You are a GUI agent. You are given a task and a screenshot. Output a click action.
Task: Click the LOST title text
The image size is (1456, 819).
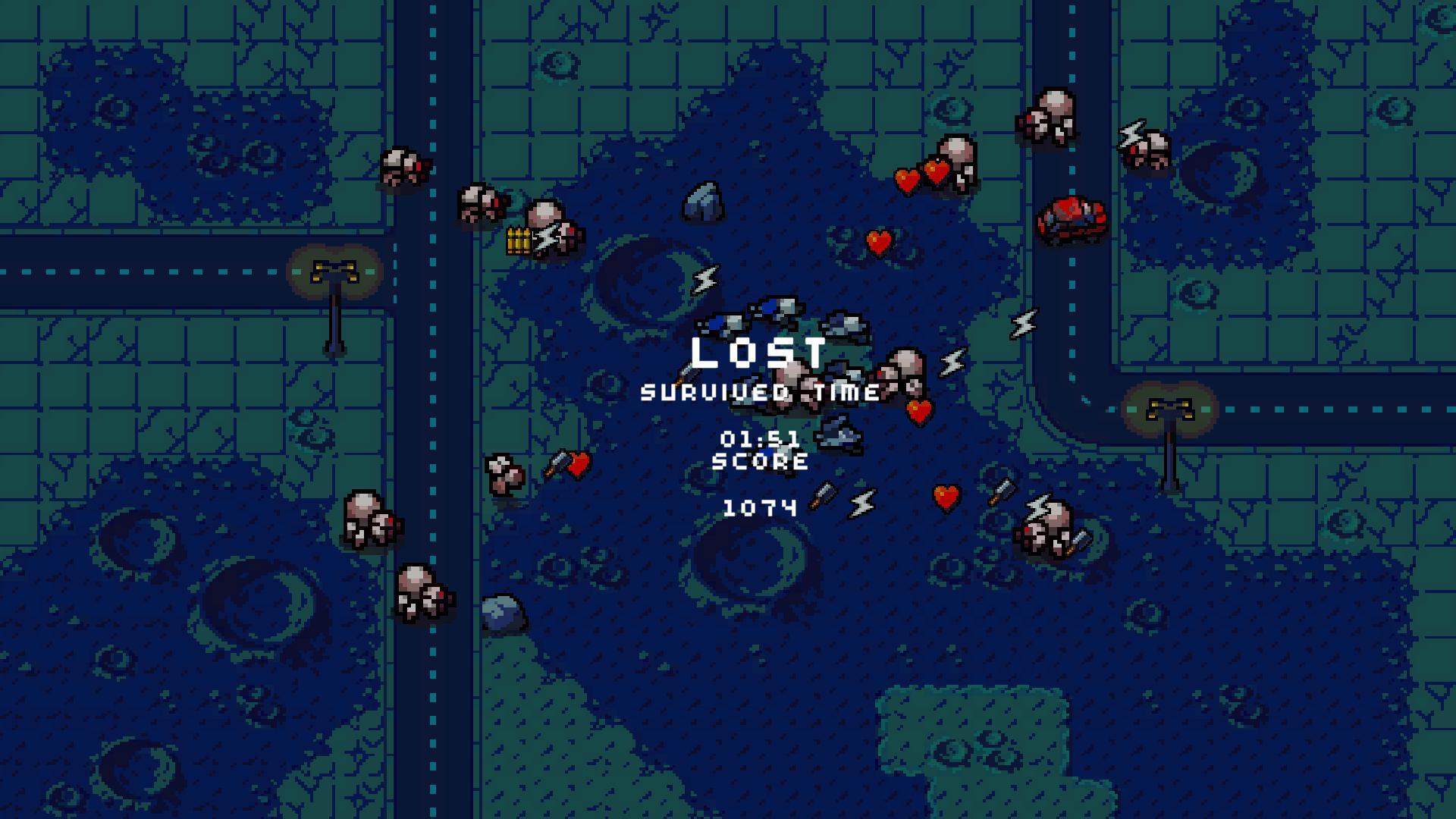click(x=758, y=350)
